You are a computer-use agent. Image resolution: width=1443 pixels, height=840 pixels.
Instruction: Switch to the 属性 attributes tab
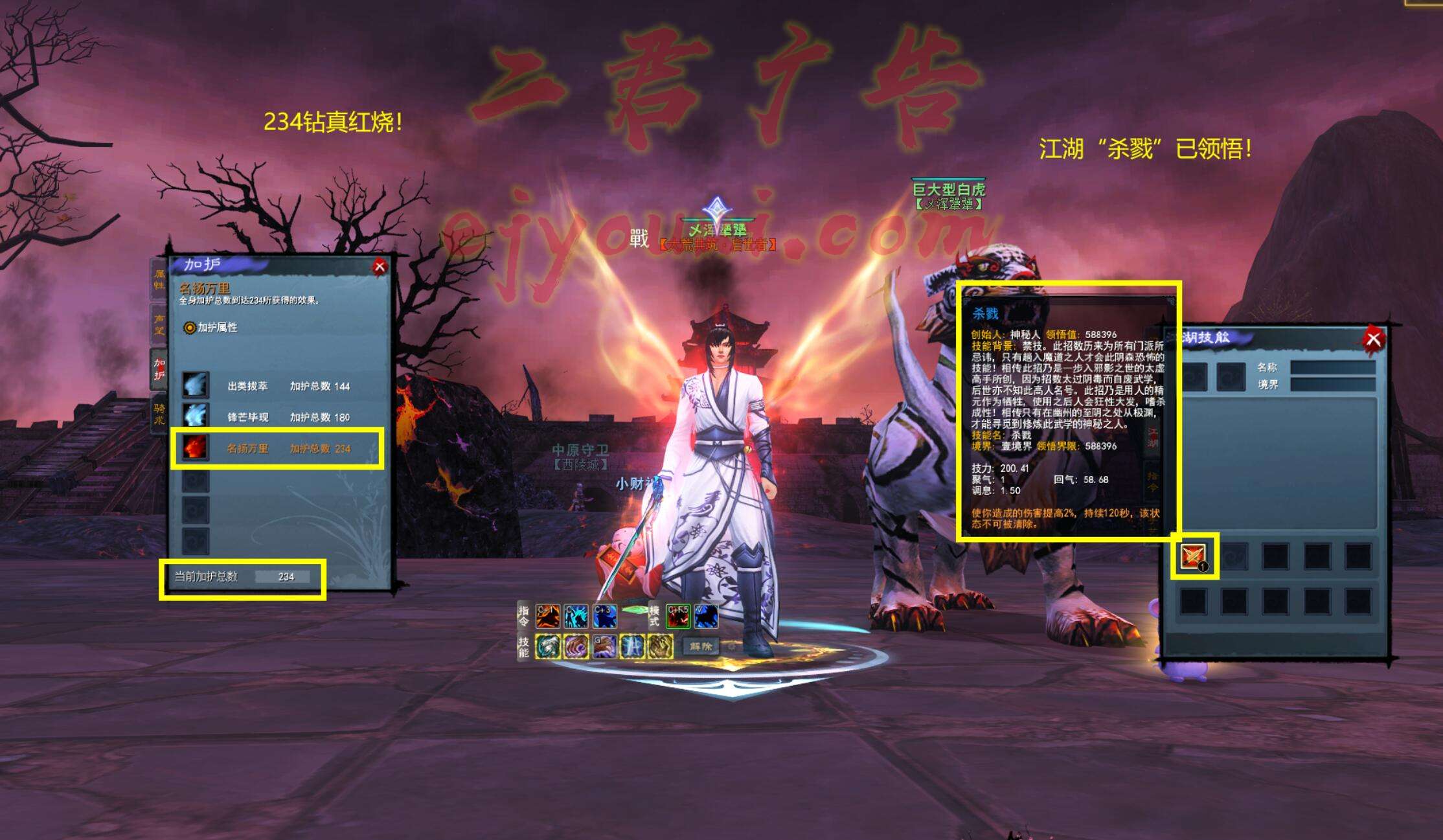[159, 279]
